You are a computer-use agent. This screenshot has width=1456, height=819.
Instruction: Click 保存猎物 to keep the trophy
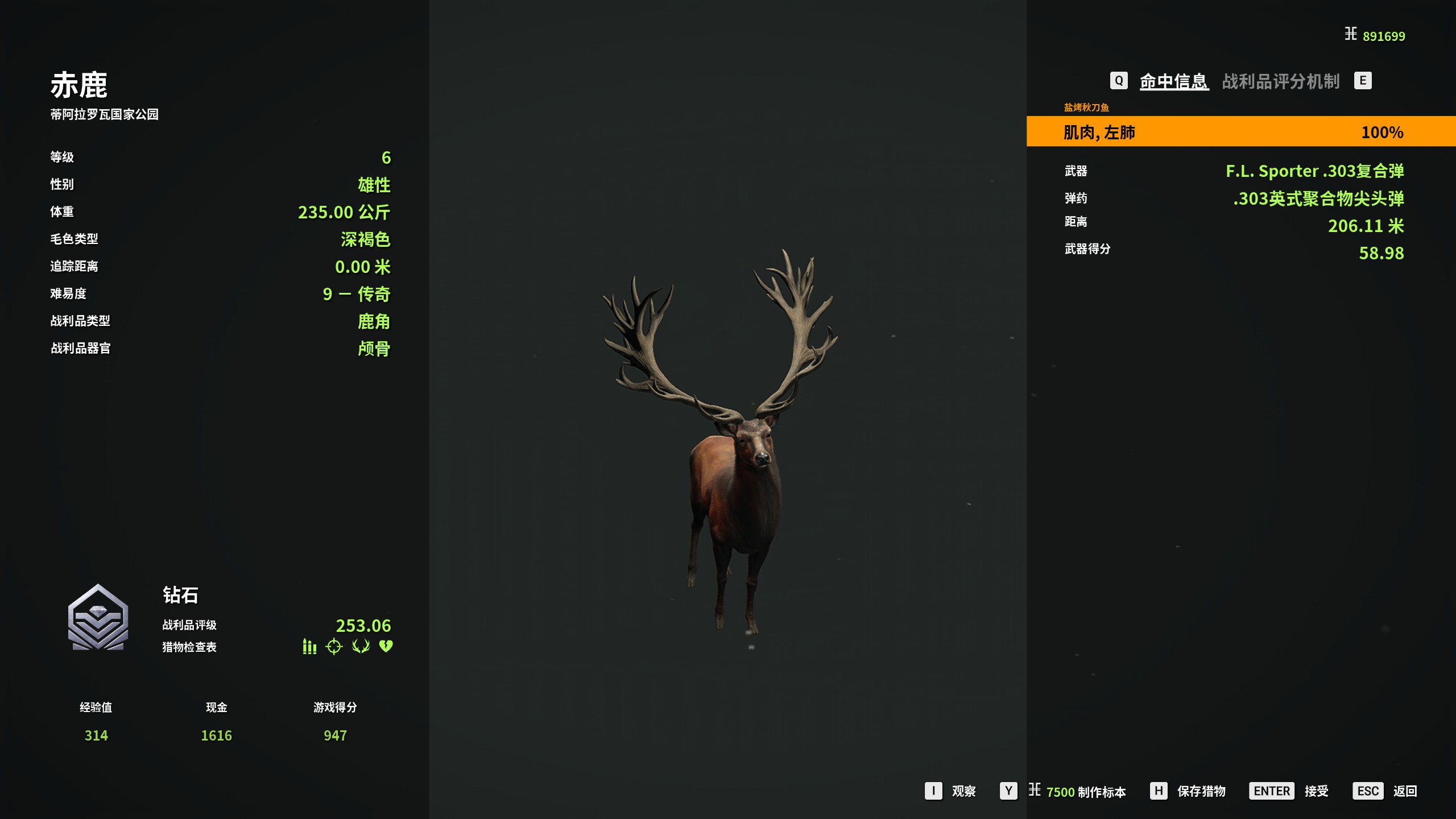point(1201,791)
